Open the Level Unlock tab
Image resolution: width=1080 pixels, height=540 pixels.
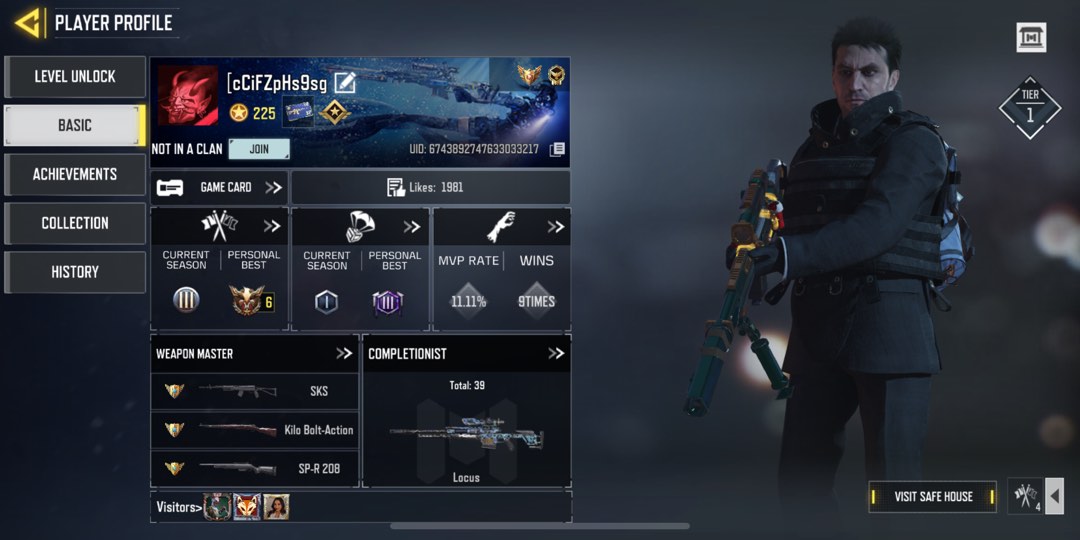[75, 77]
